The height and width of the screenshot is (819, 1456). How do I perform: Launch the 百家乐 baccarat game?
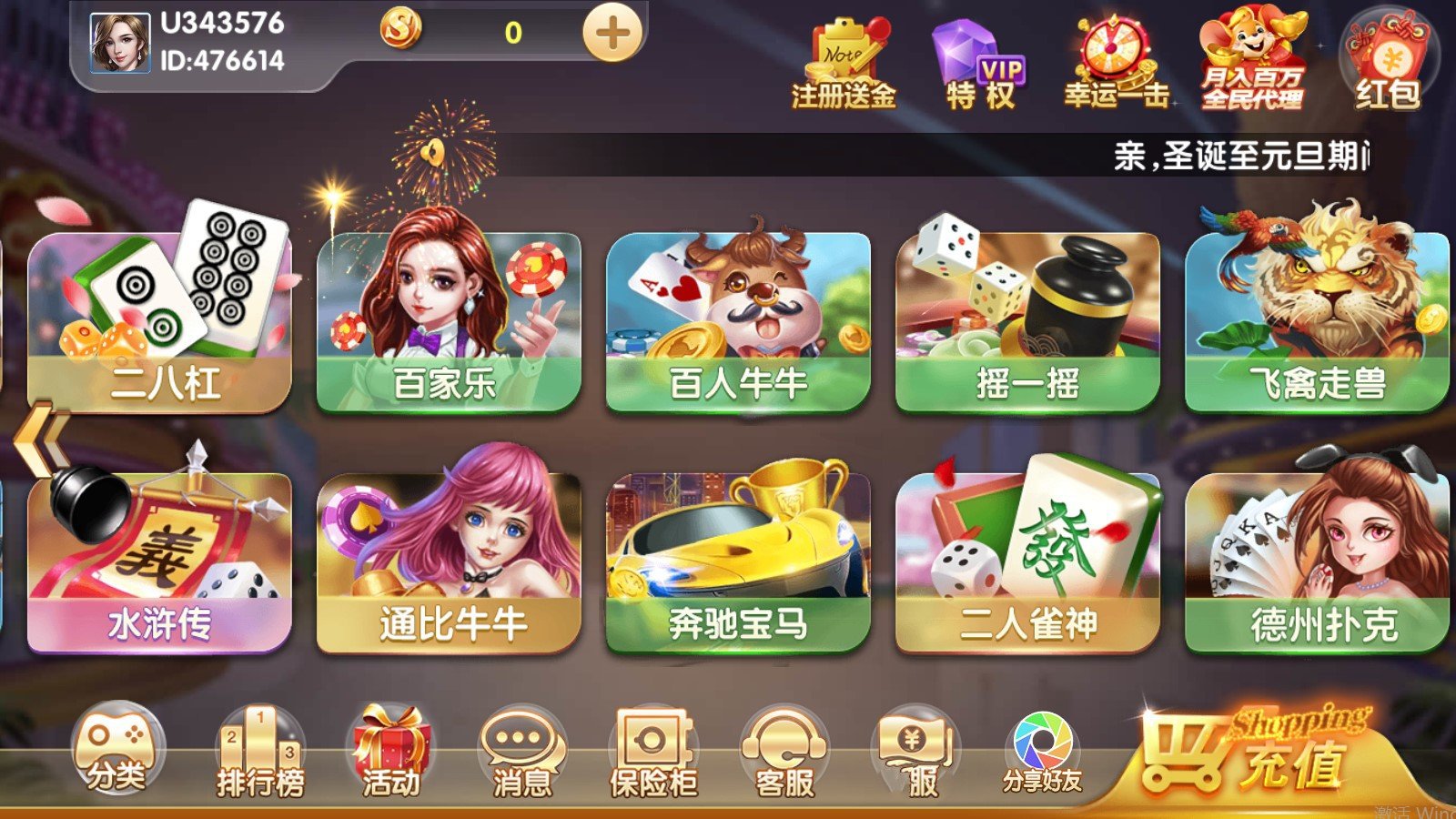[448, 318]
